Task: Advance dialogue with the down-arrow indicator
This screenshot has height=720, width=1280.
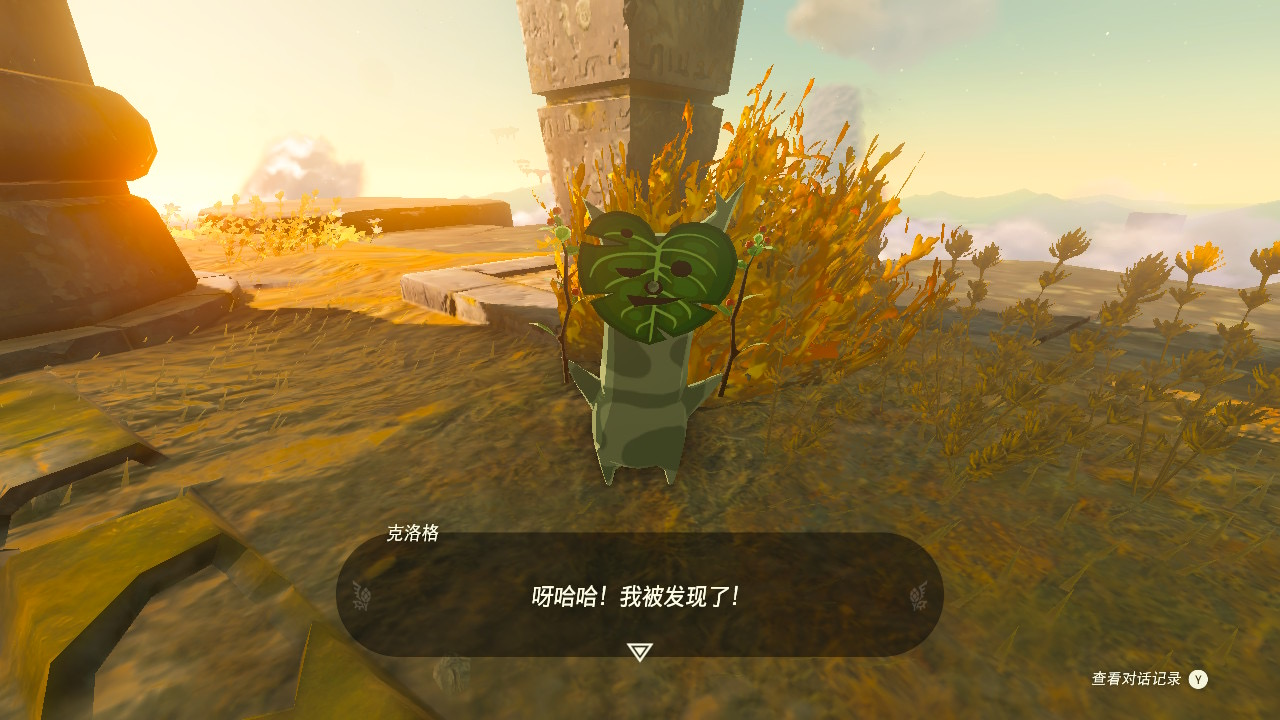Action: click(x=640, y=652)
